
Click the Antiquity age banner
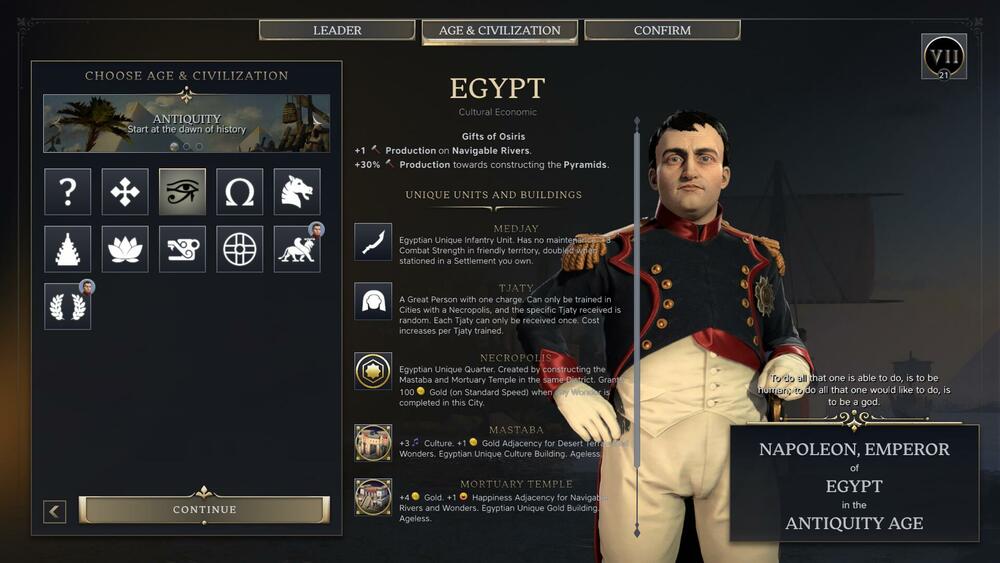pyautogui.click(x=186, y=123)
